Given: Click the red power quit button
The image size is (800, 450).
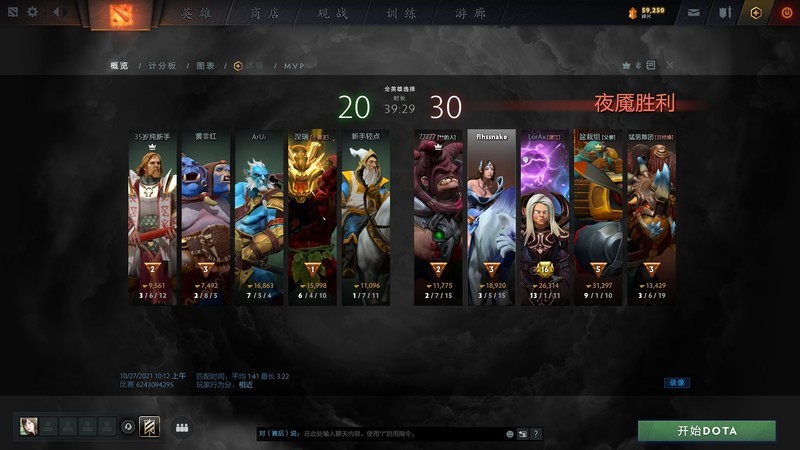Looking at the screenshot, I should (x=785, y=13).
